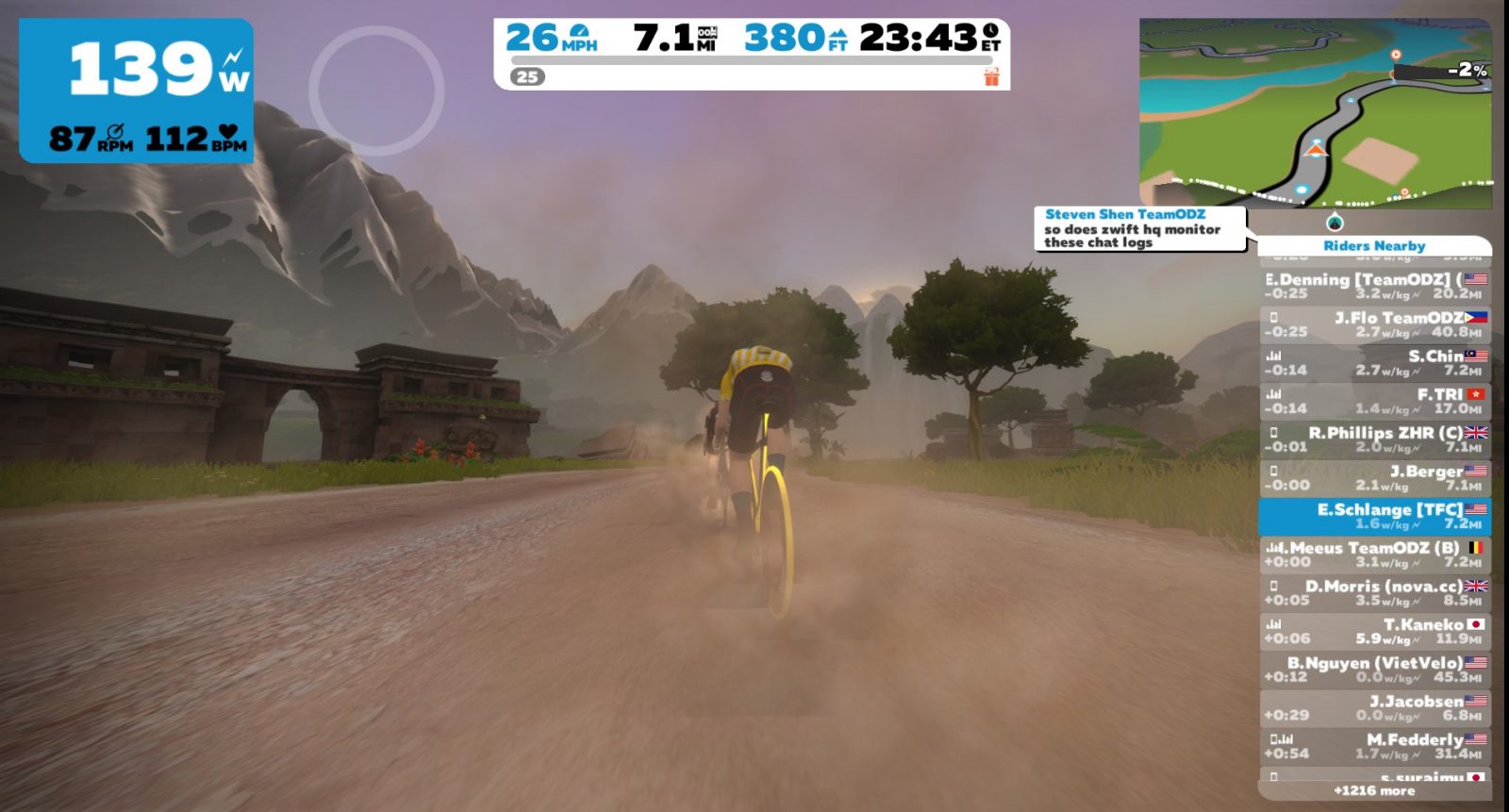
Task: Click the highlighted E.Schlange [TFC] row
Action: [1374, 516]
